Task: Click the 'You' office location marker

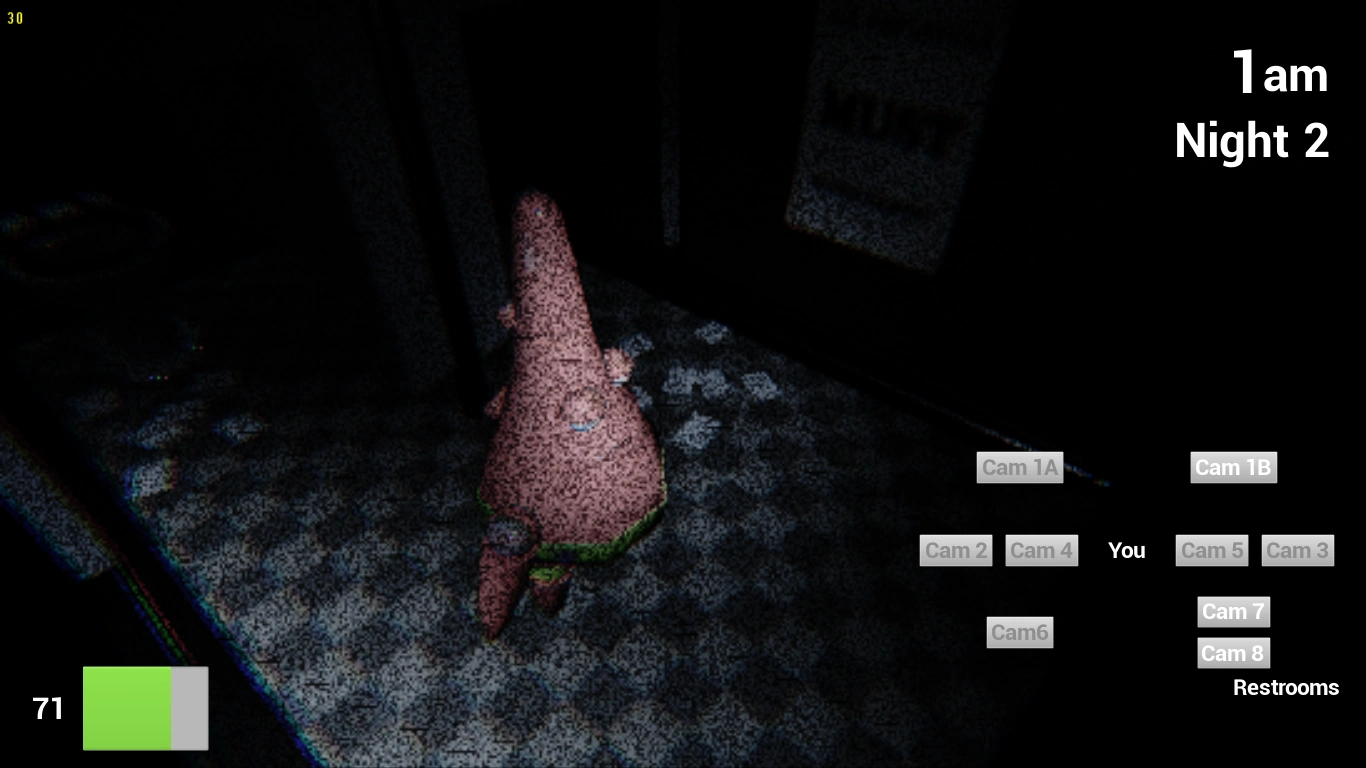Action: [x=1126, y=550]
